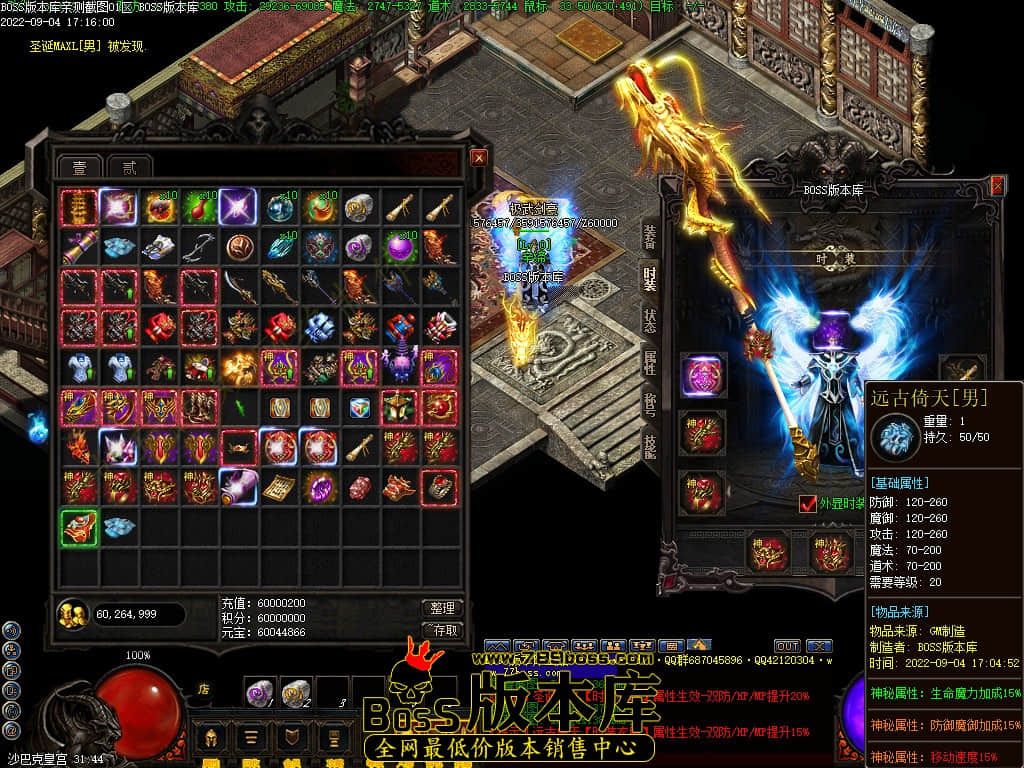Image resolution: width=1024 pixels, height=768 pixels.
Task: Switch to the 状态 status tab
Action: click(x=650, y=322)
